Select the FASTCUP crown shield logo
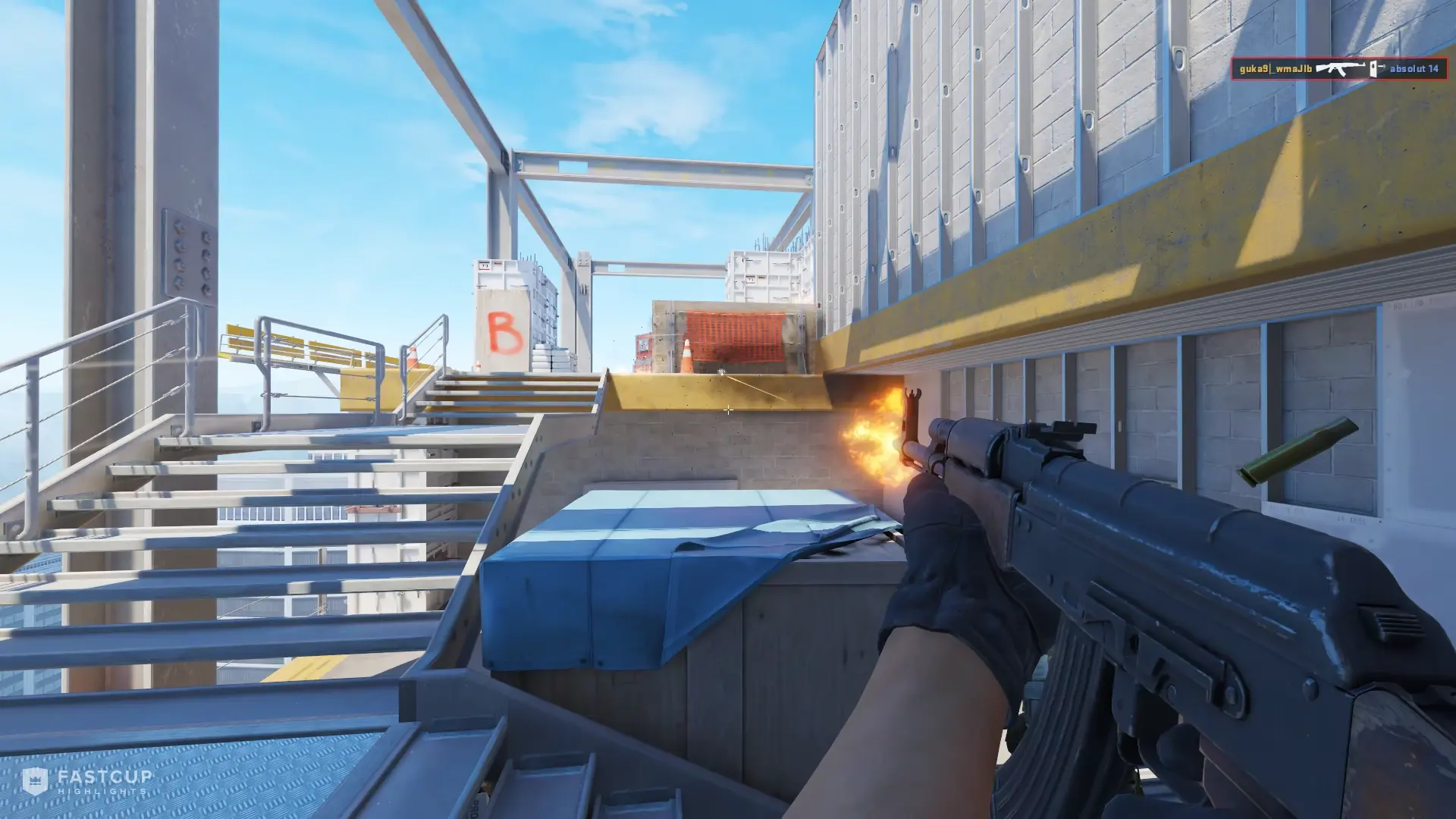Screen dimensions: 1456x819 (x=34, y=781)
